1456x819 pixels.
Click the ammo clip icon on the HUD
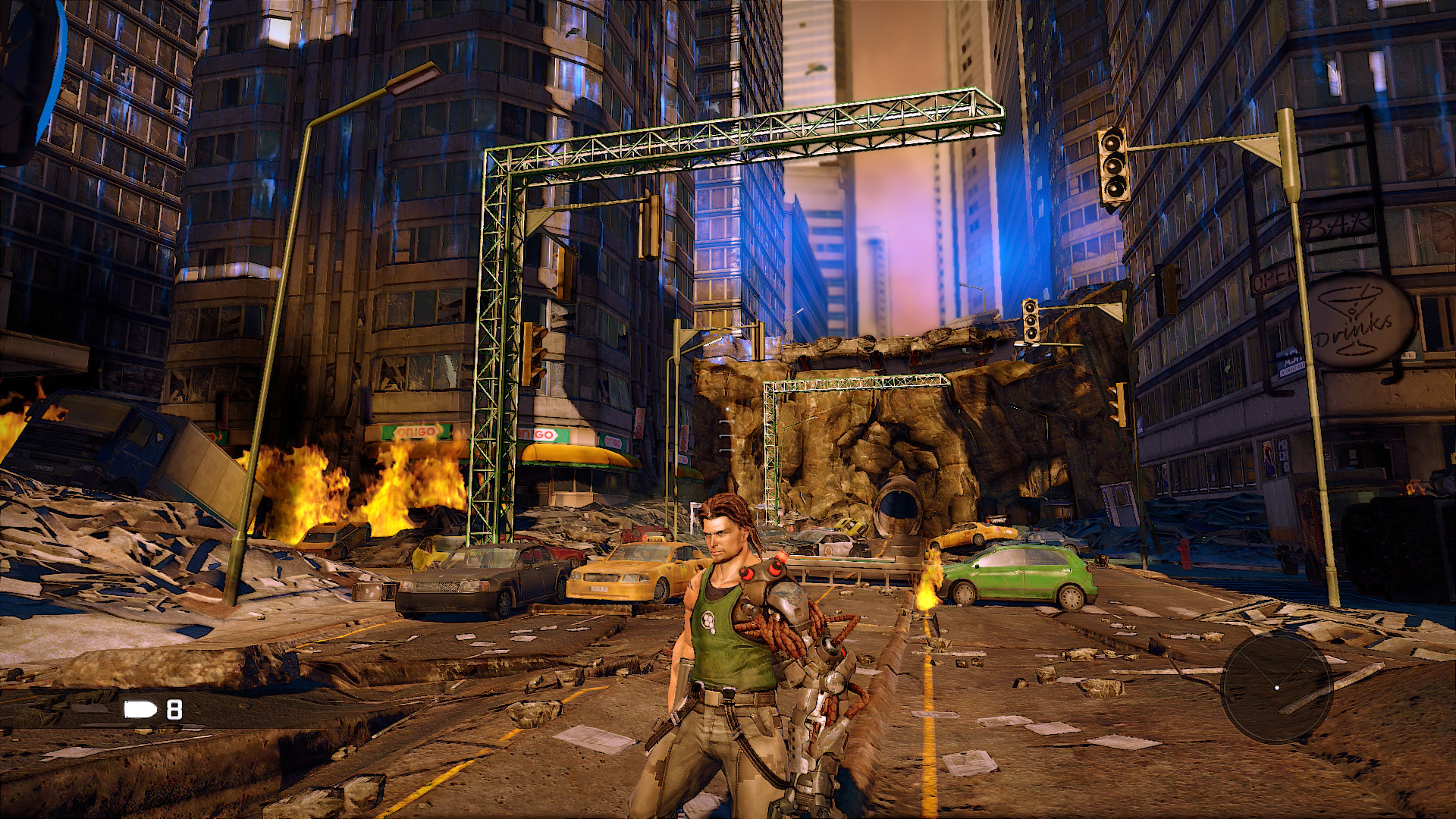(x=138, y=711)
